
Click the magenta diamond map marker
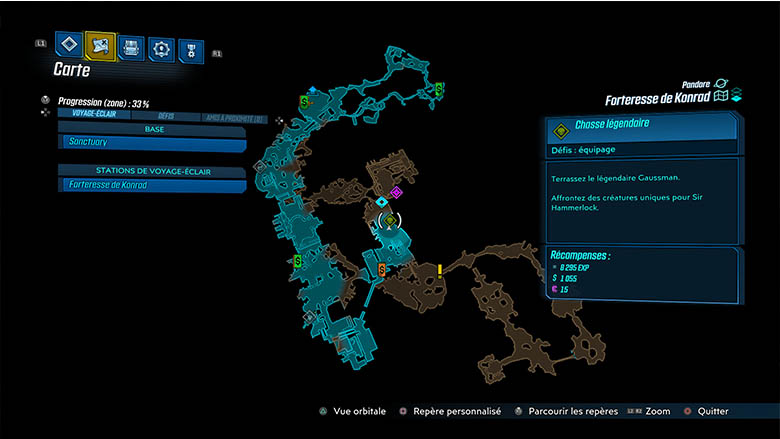point(396,192)
